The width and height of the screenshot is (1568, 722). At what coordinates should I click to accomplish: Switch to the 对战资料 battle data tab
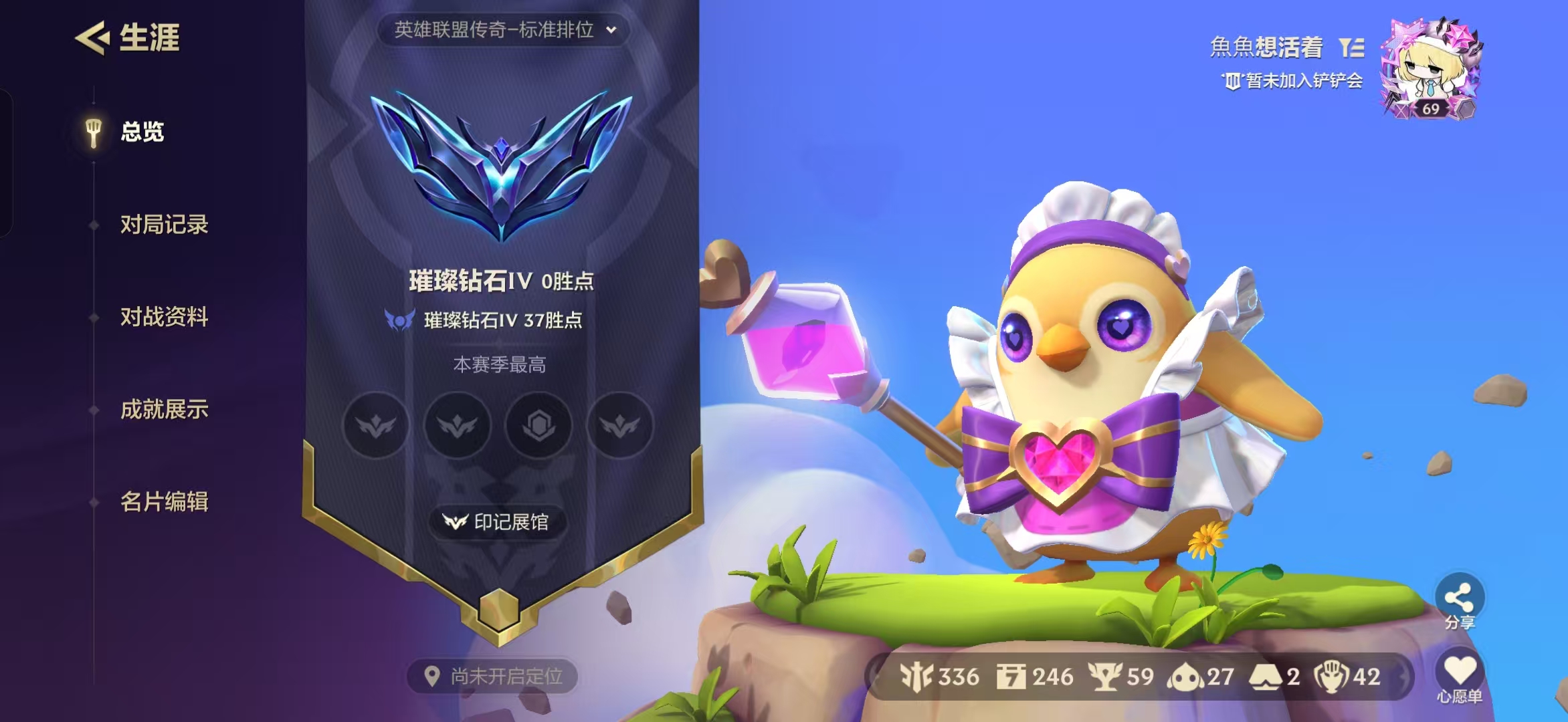tap(164, 318)
